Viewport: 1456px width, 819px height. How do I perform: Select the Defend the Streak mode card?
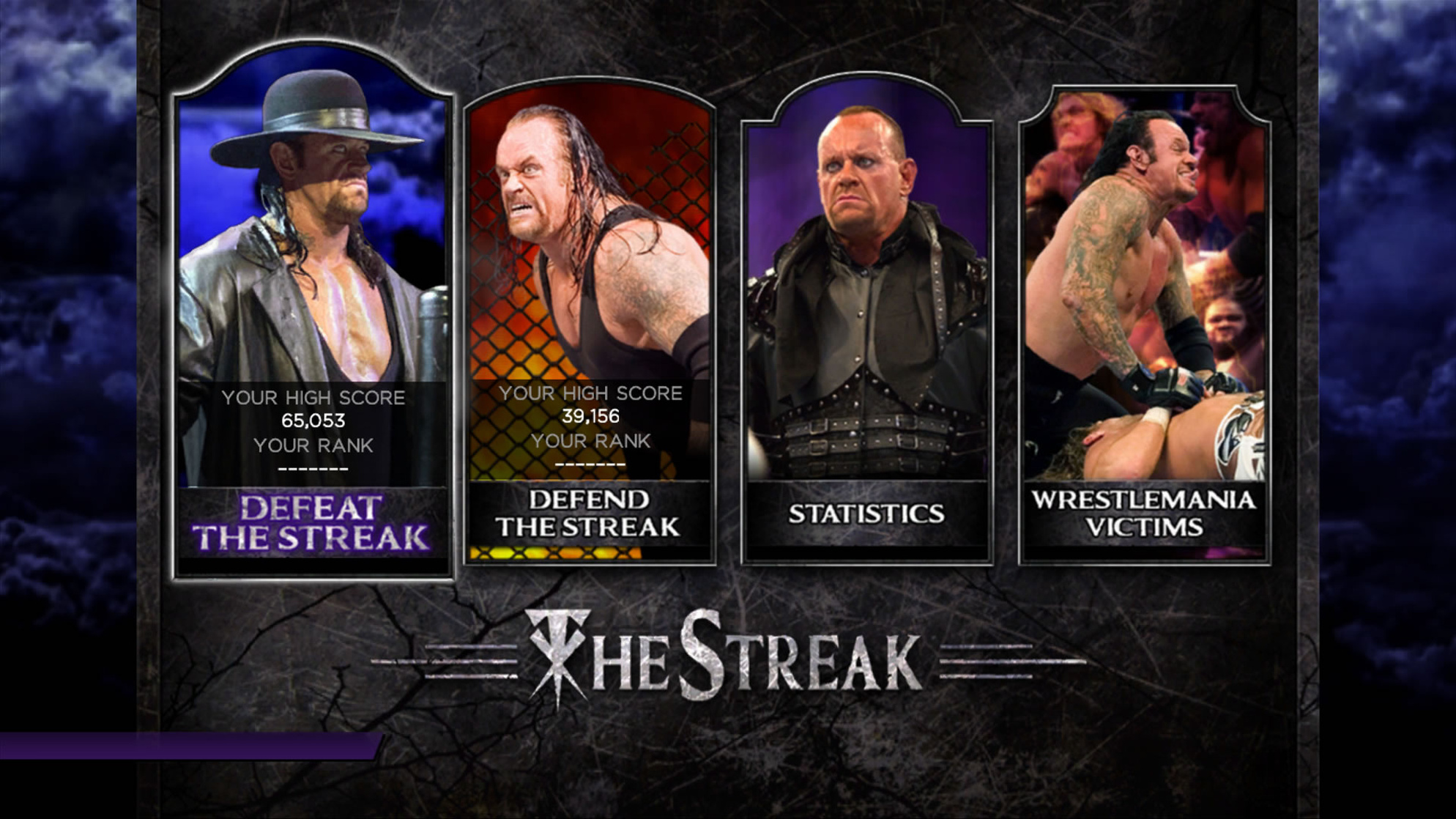tap(590, 315)
